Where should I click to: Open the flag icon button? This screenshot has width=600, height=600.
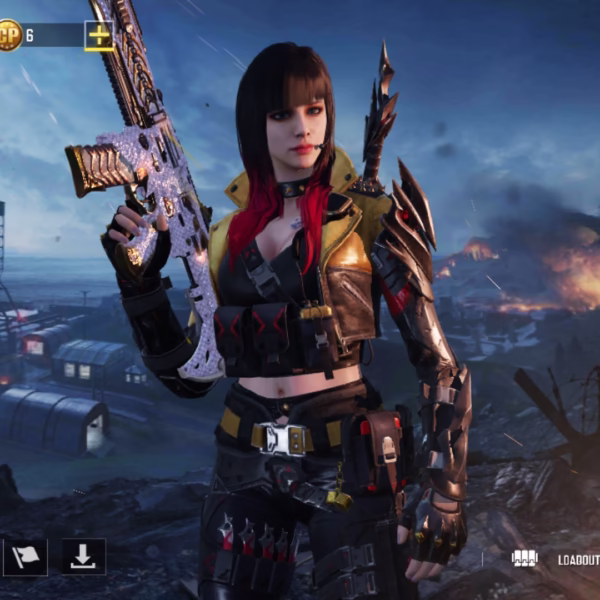tap(25, 557)
